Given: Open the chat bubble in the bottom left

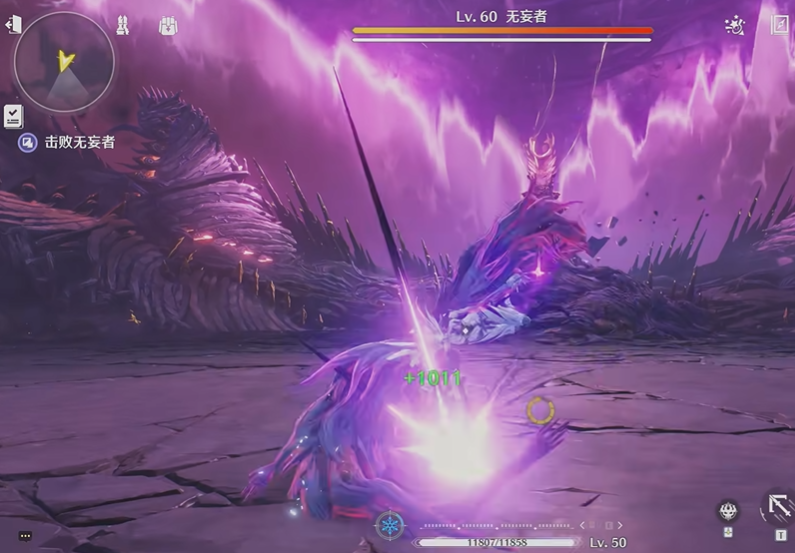Looking at the screenshot, I should coord(25,536).
